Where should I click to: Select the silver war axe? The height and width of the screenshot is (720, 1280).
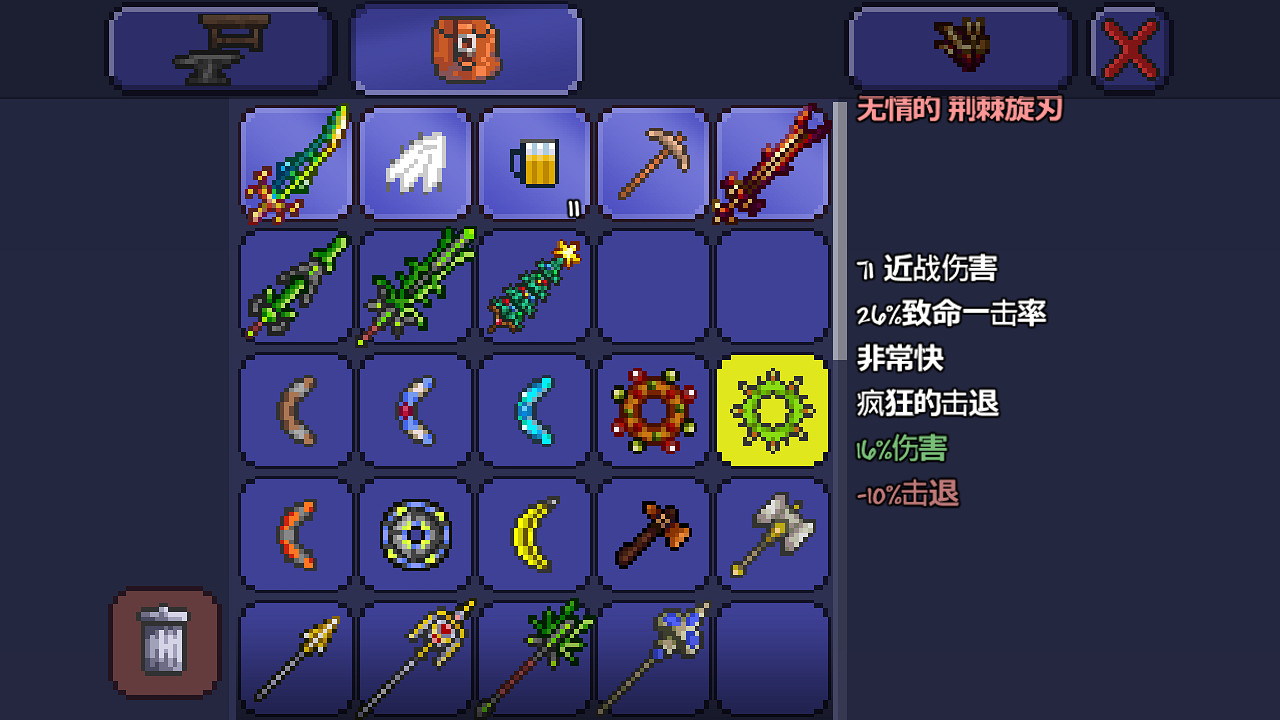tap(772, 533)
